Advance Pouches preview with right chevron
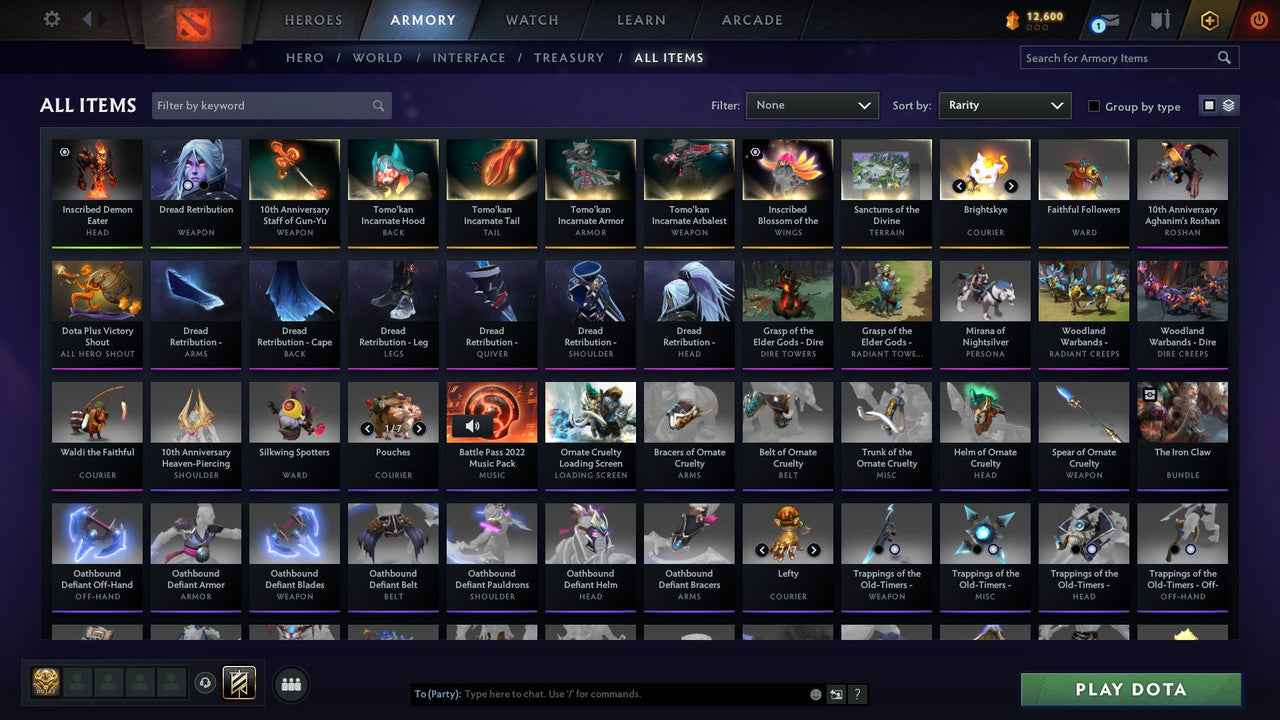Viewport: 1280px width, 720px height. (419, 427)
